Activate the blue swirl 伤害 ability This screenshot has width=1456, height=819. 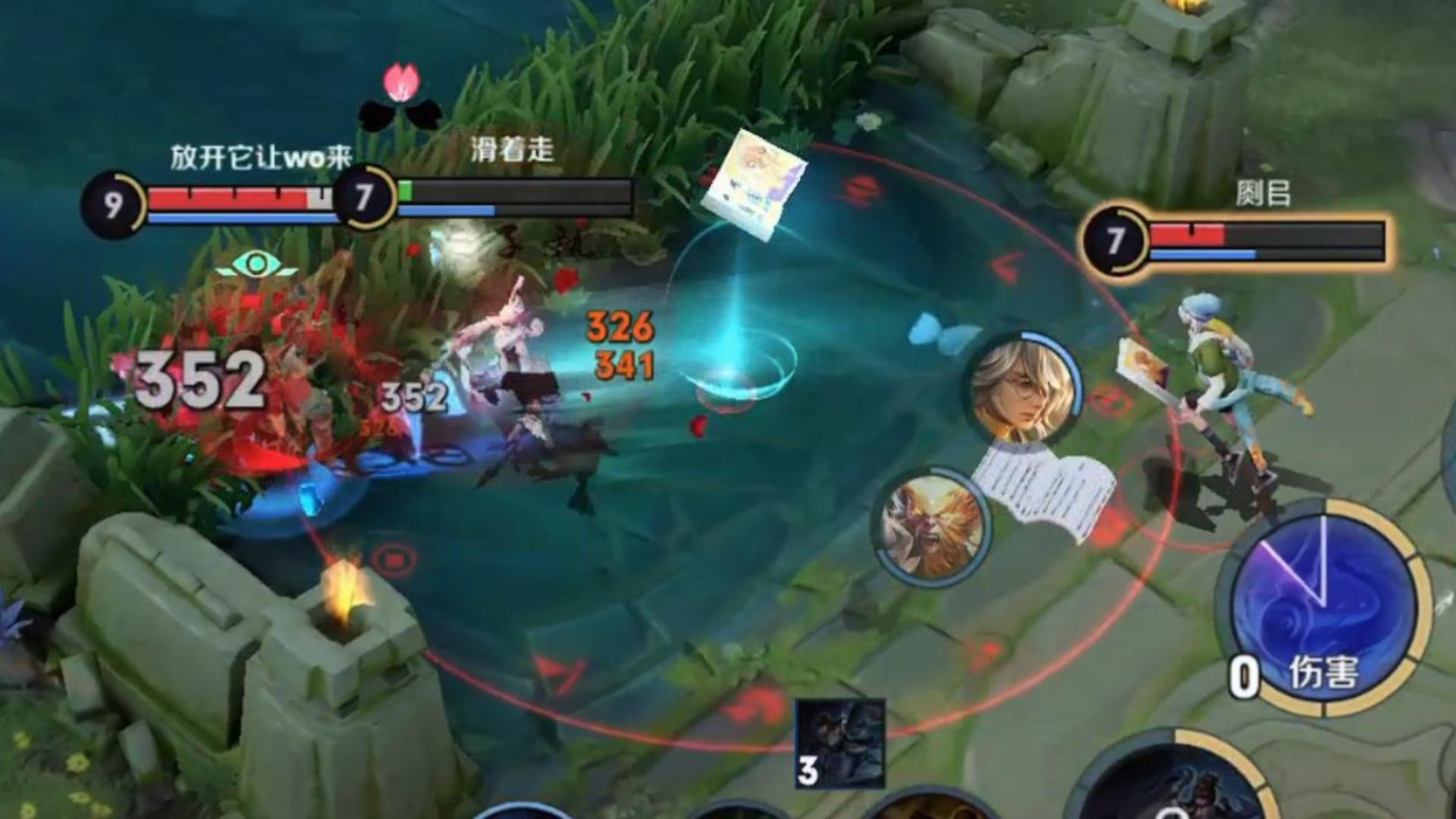click(1324, 607)
